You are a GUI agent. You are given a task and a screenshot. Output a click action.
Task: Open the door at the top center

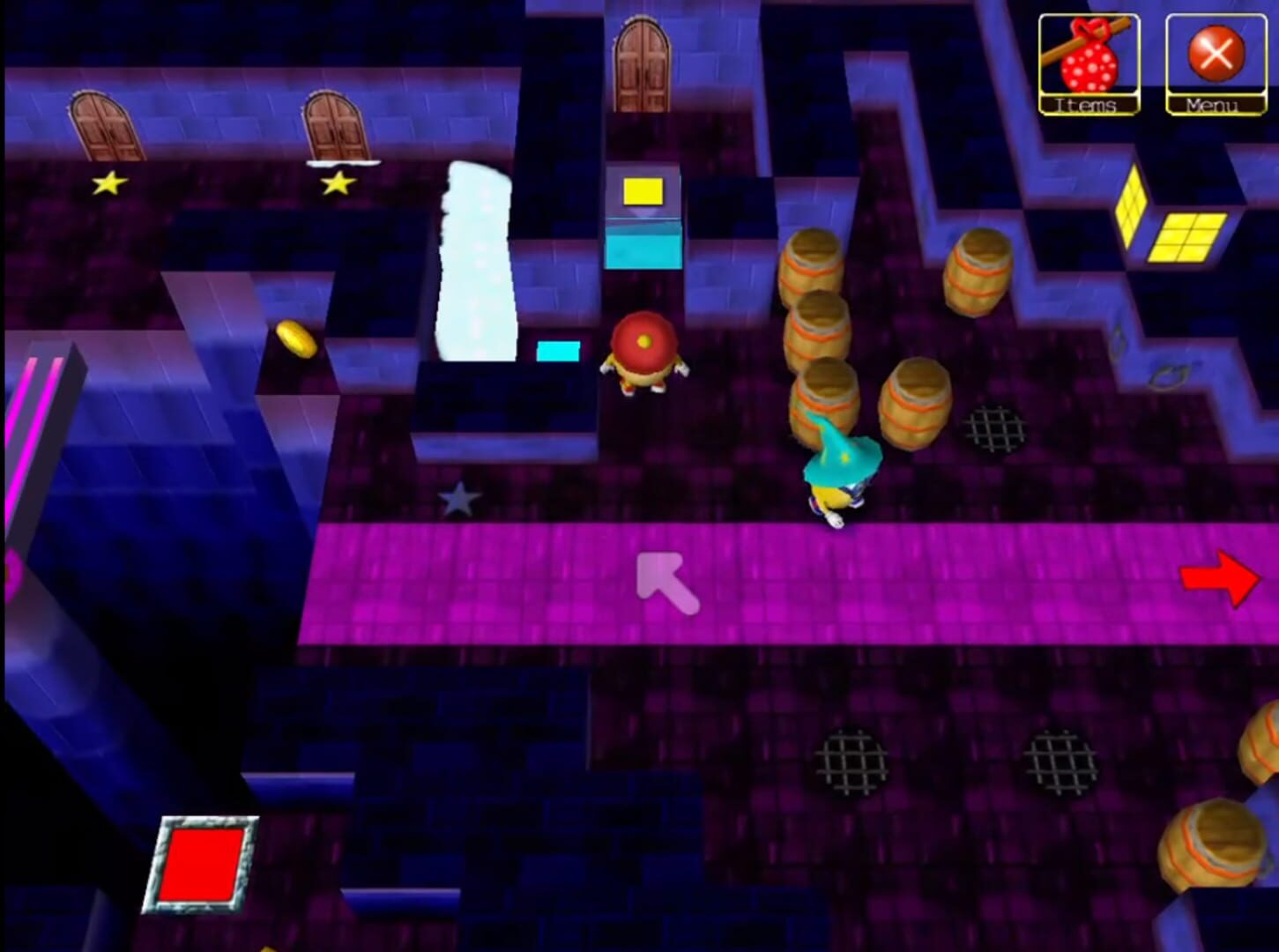pyautogui.click(x=644, y=62)
